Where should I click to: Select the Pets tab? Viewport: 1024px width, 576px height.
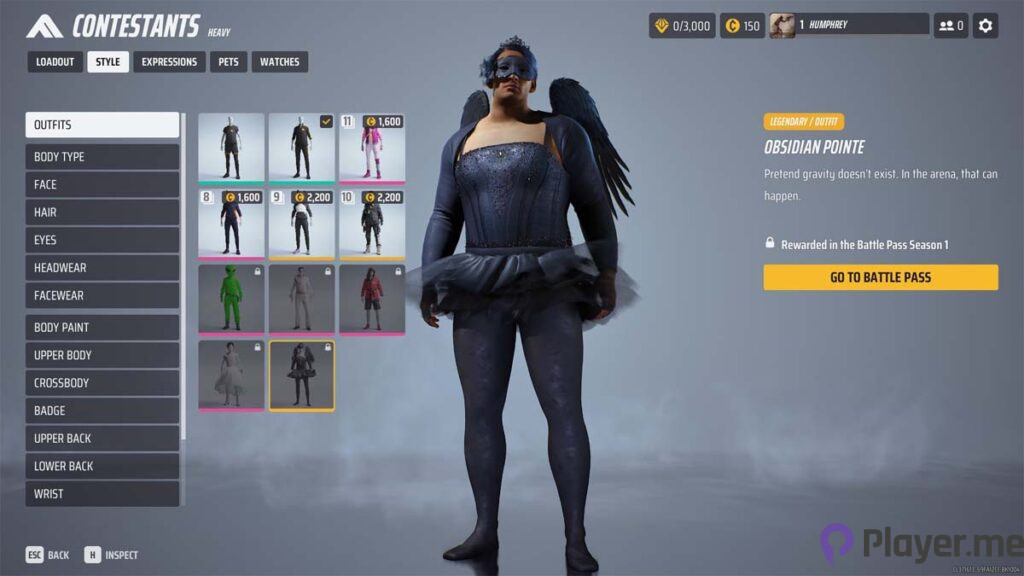229,62
